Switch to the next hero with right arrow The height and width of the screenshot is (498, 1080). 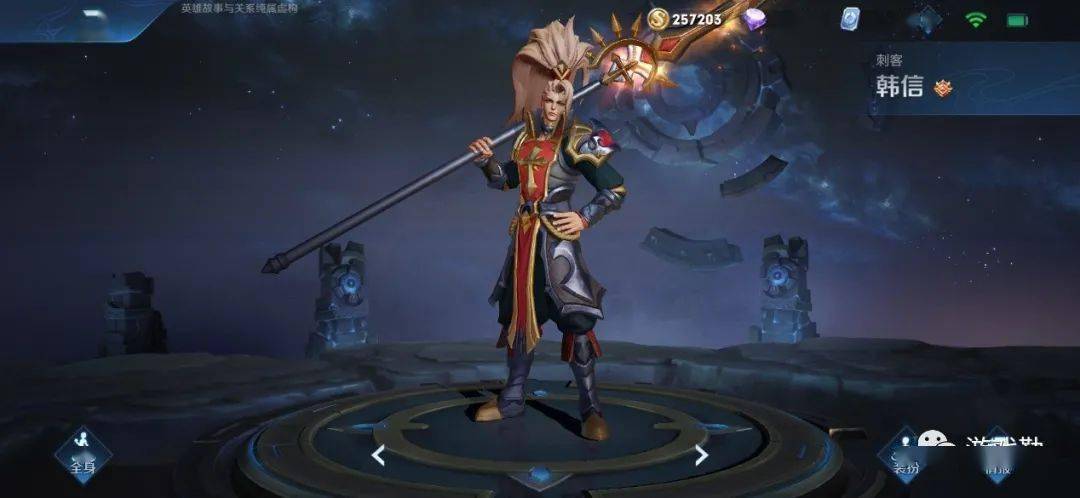click(701, 456)
